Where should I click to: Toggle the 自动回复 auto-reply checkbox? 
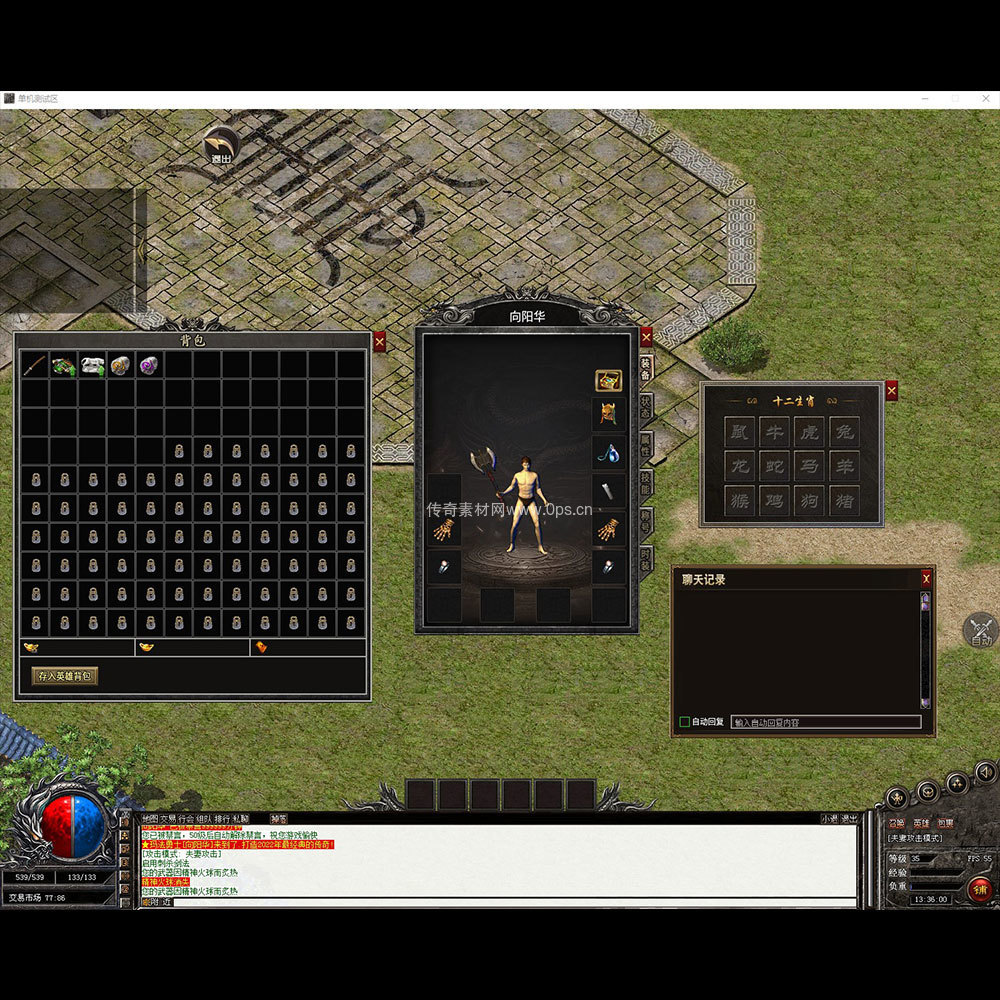point(685,722)
